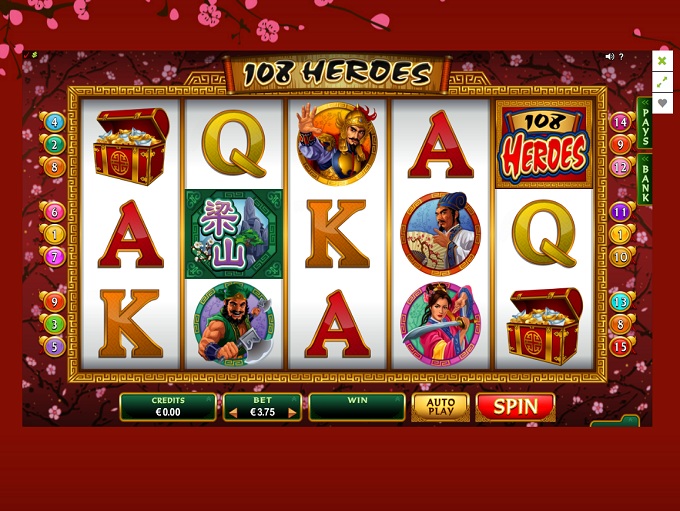This screenshot has width=680, height=511.
Task: Toggle the sound speaker icon
Action: (609, 57)
